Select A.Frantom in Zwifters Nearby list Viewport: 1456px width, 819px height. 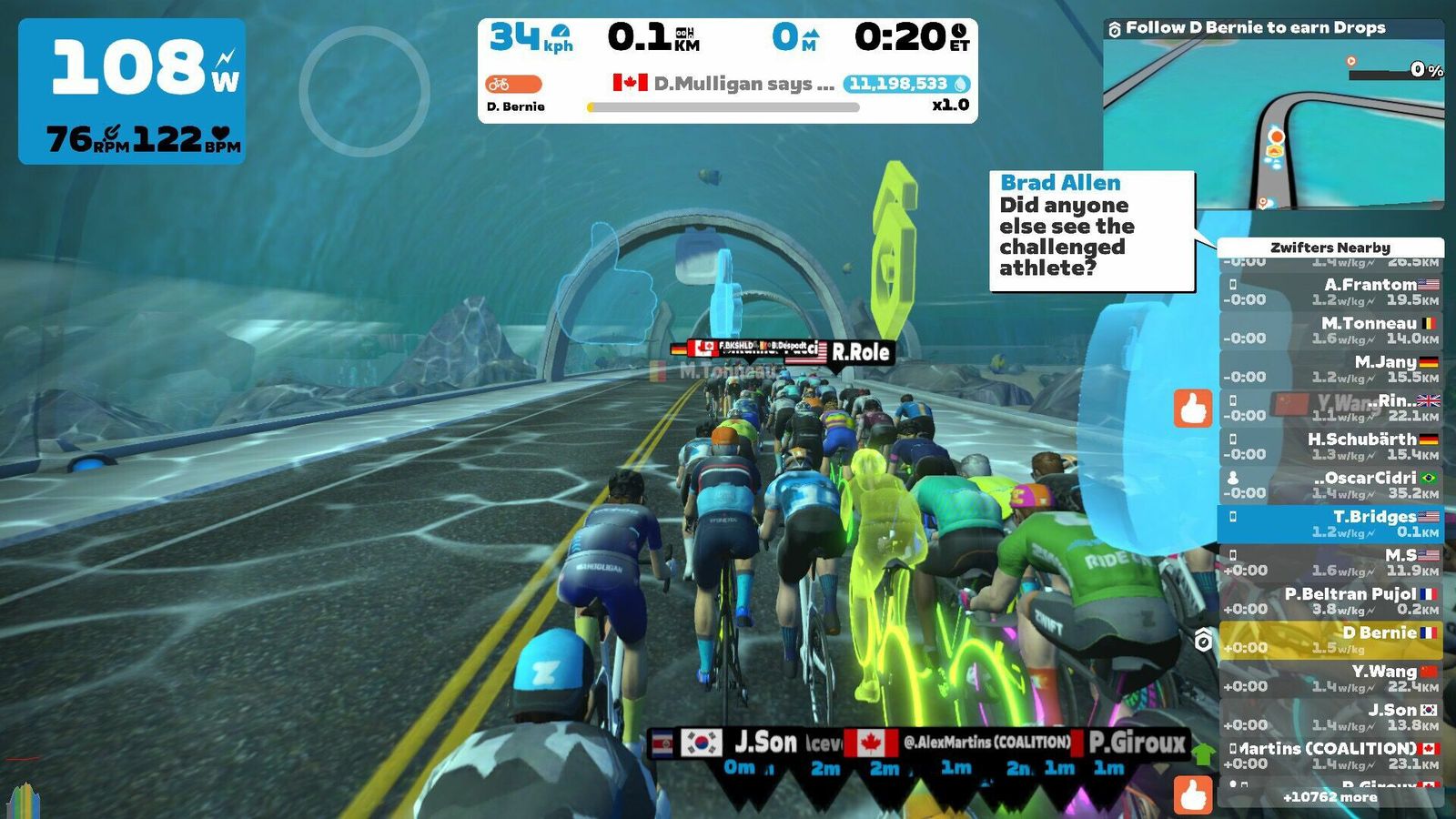(x=1330, y=291)
